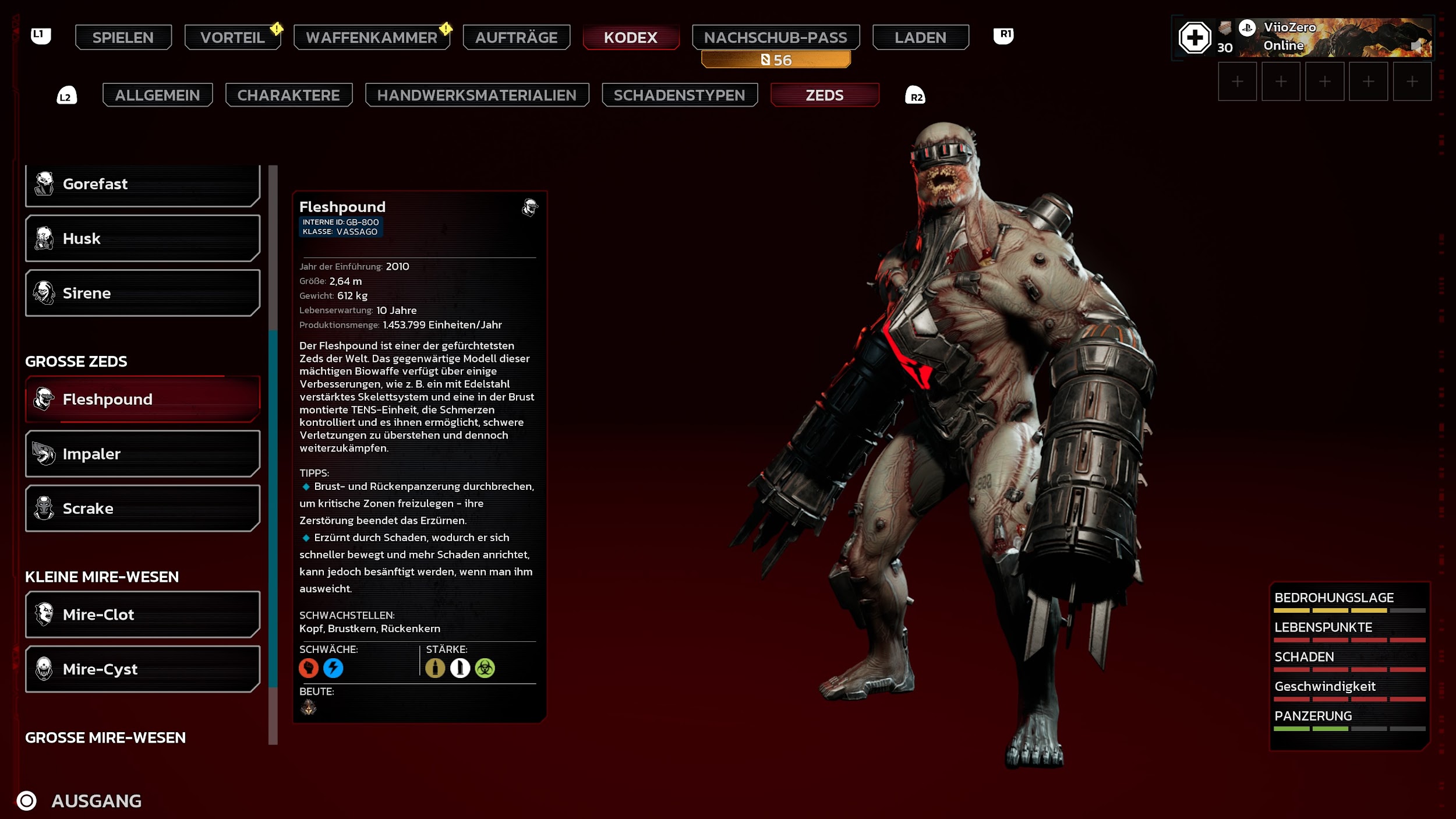Select the Husk entry
Viewport: 1456px width, 819px height.
tap(142, 238)
